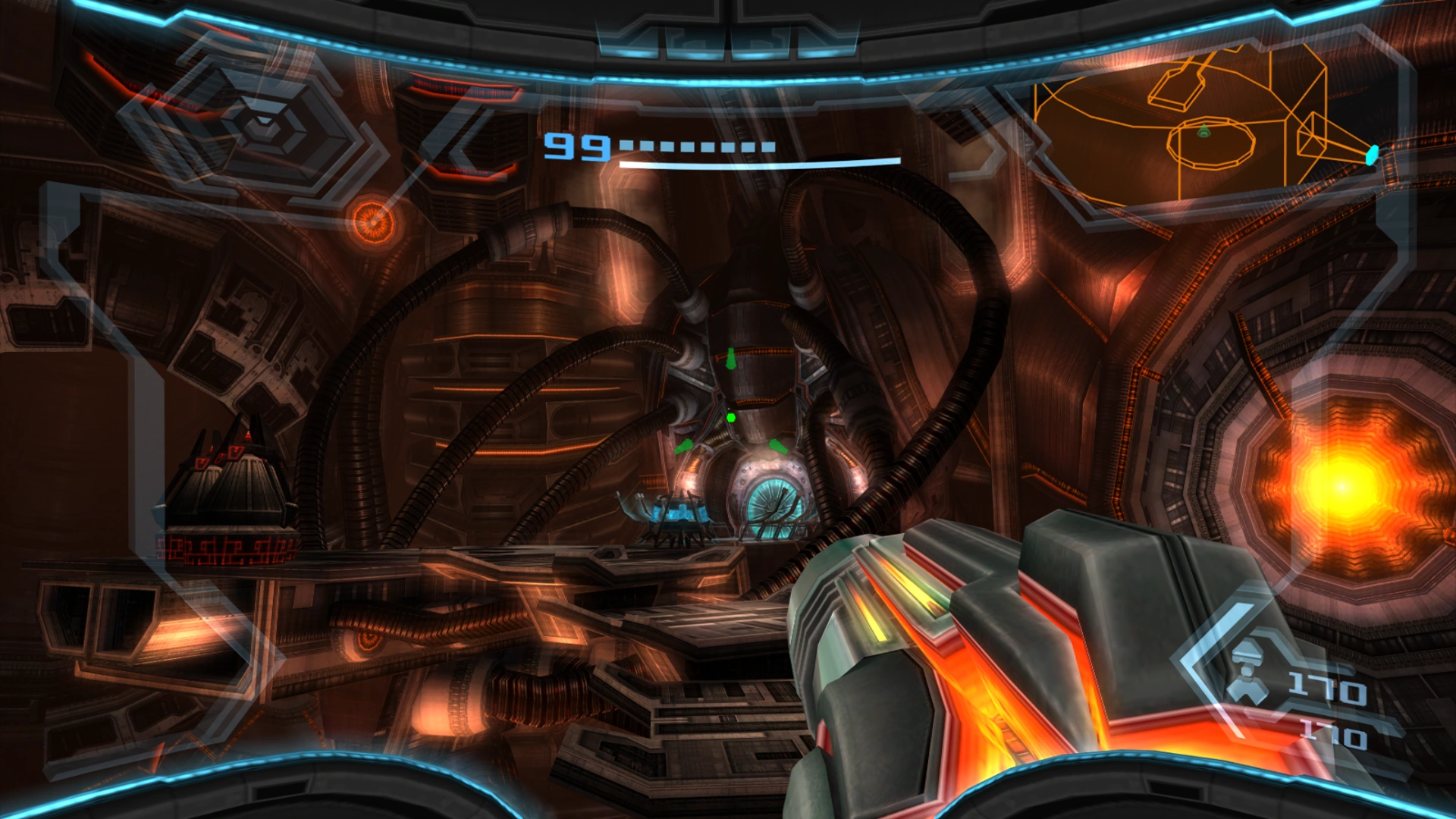
Task: Click the cyan door marker on minimap
Action: (x=1372, y=155)
